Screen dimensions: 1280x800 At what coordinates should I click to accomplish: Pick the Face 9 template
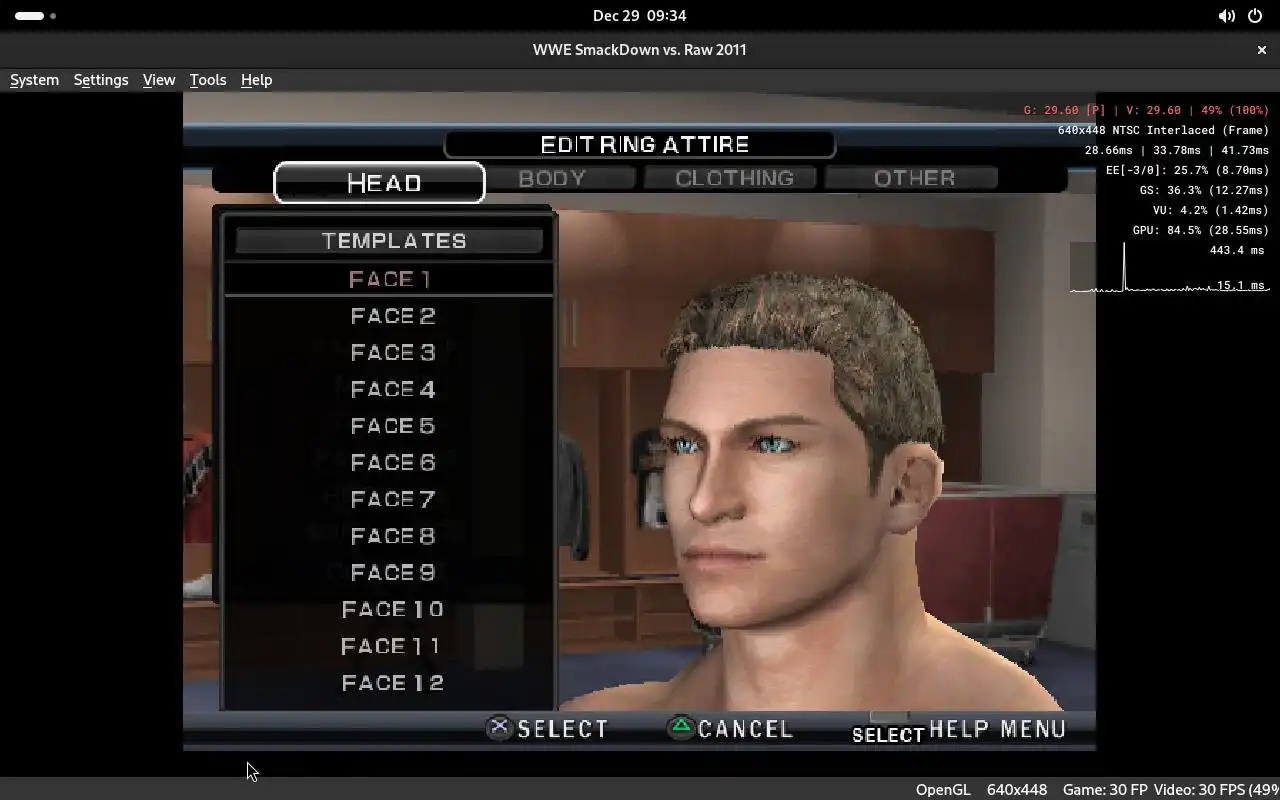392,573
